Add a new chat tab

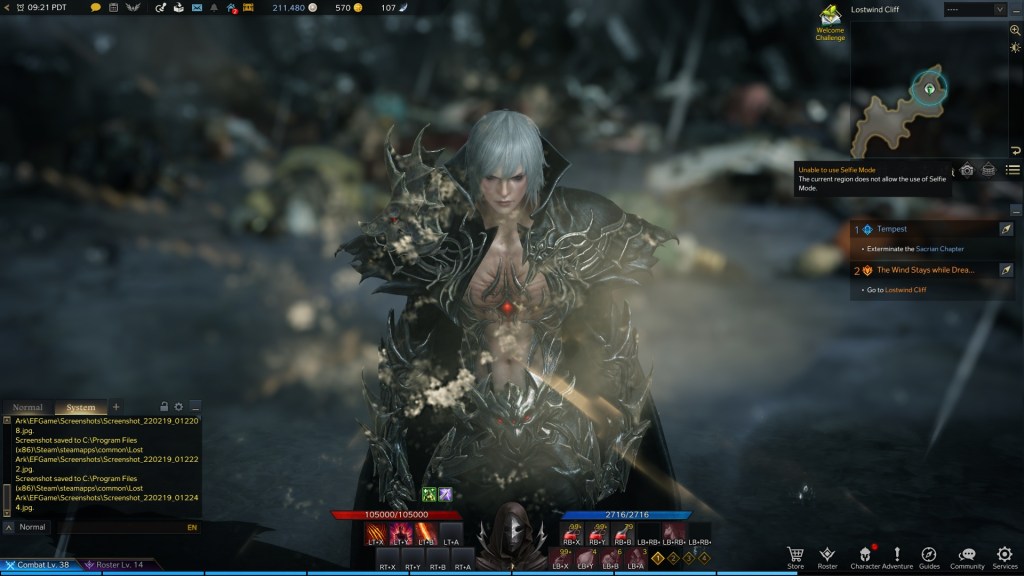(x=116, y=407)
